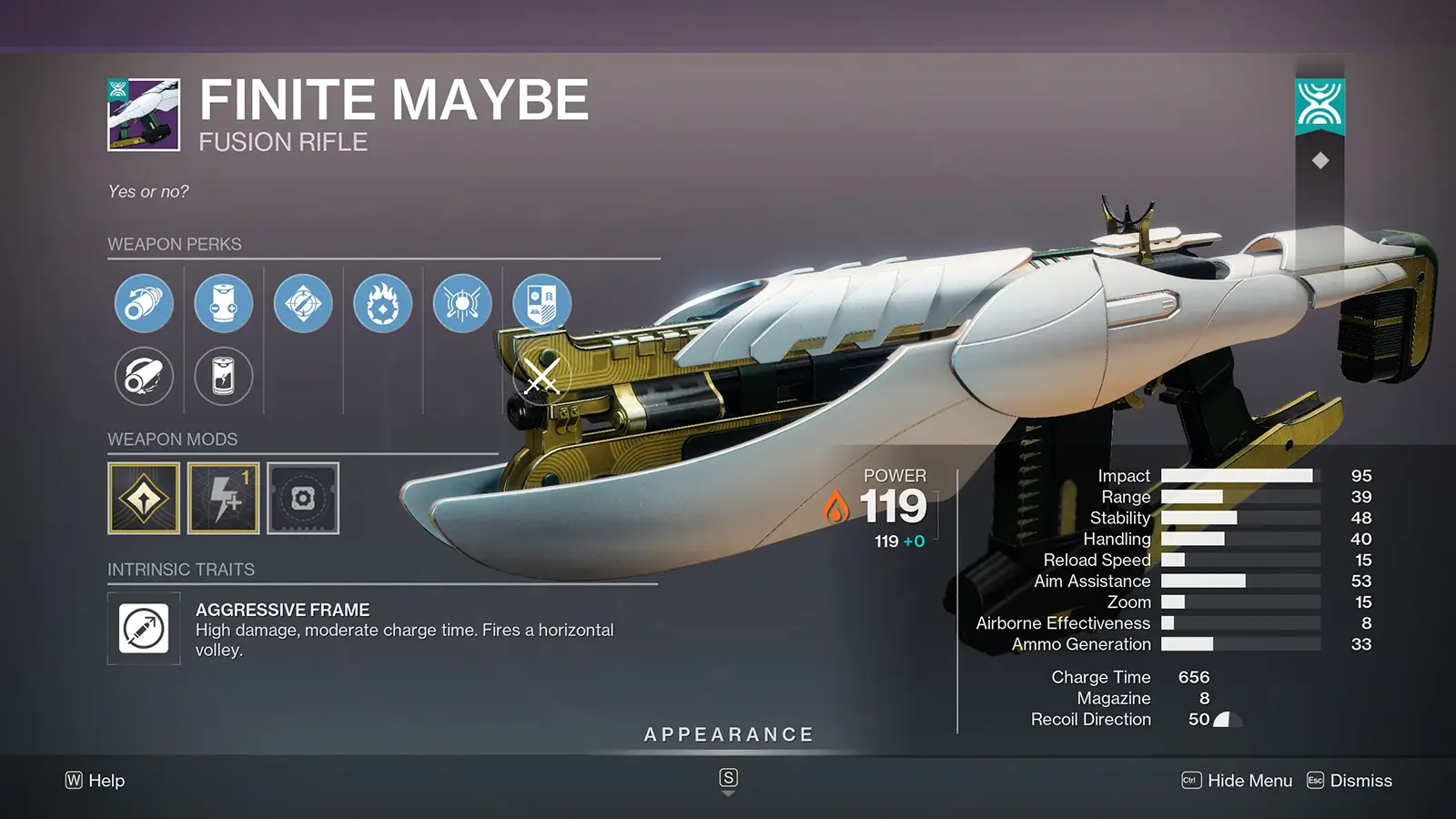Select the lightning surge weapon mod

pyautogui.click(x=223, y=499)
